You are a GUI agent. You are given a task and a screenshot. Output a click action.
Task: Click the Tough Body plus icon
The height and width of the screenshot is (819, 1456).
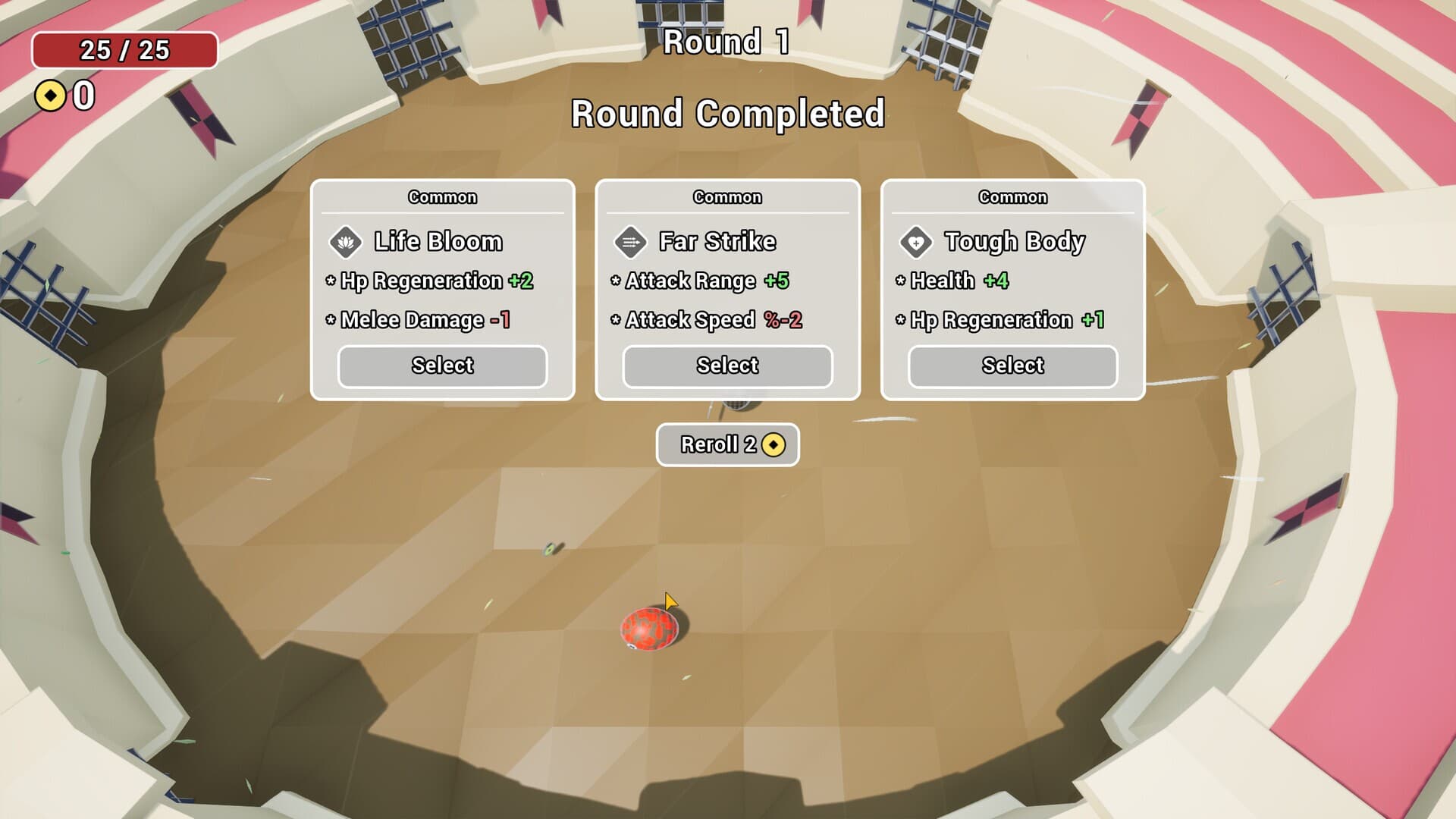pyautogui.click(x=916, y=241)
